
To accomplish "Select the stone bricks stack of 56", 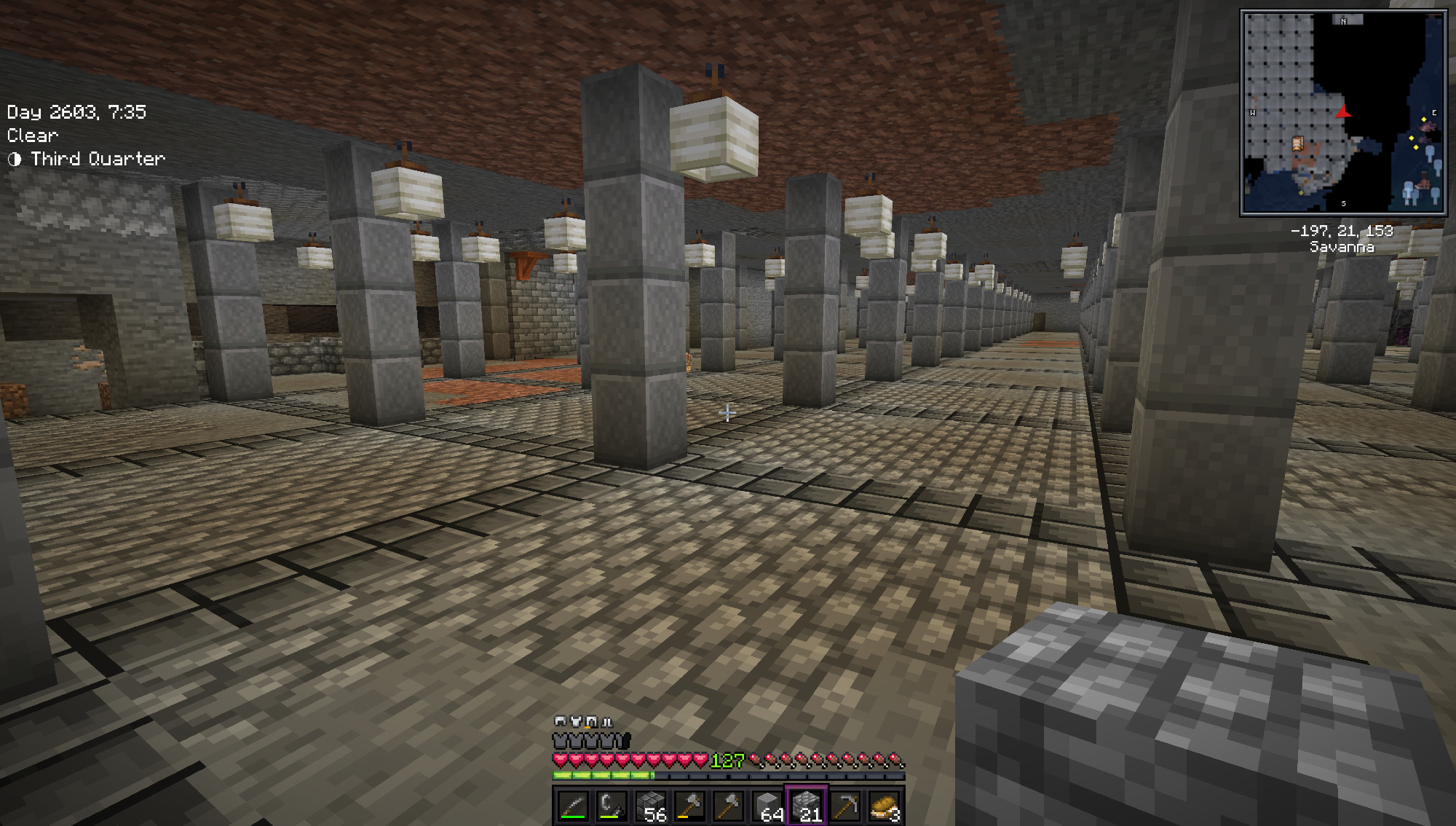I will (651, 806).
